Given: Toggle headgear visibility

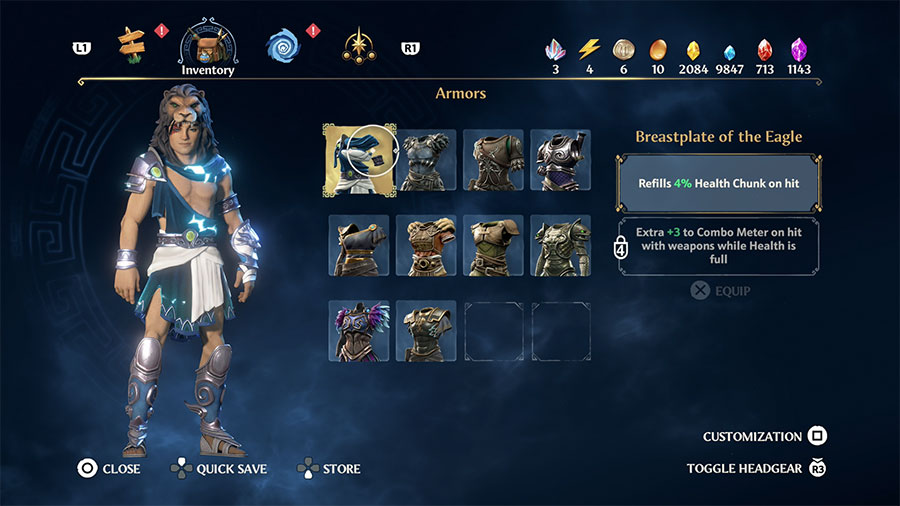Looking at the screenshot, I should (757, 468).
